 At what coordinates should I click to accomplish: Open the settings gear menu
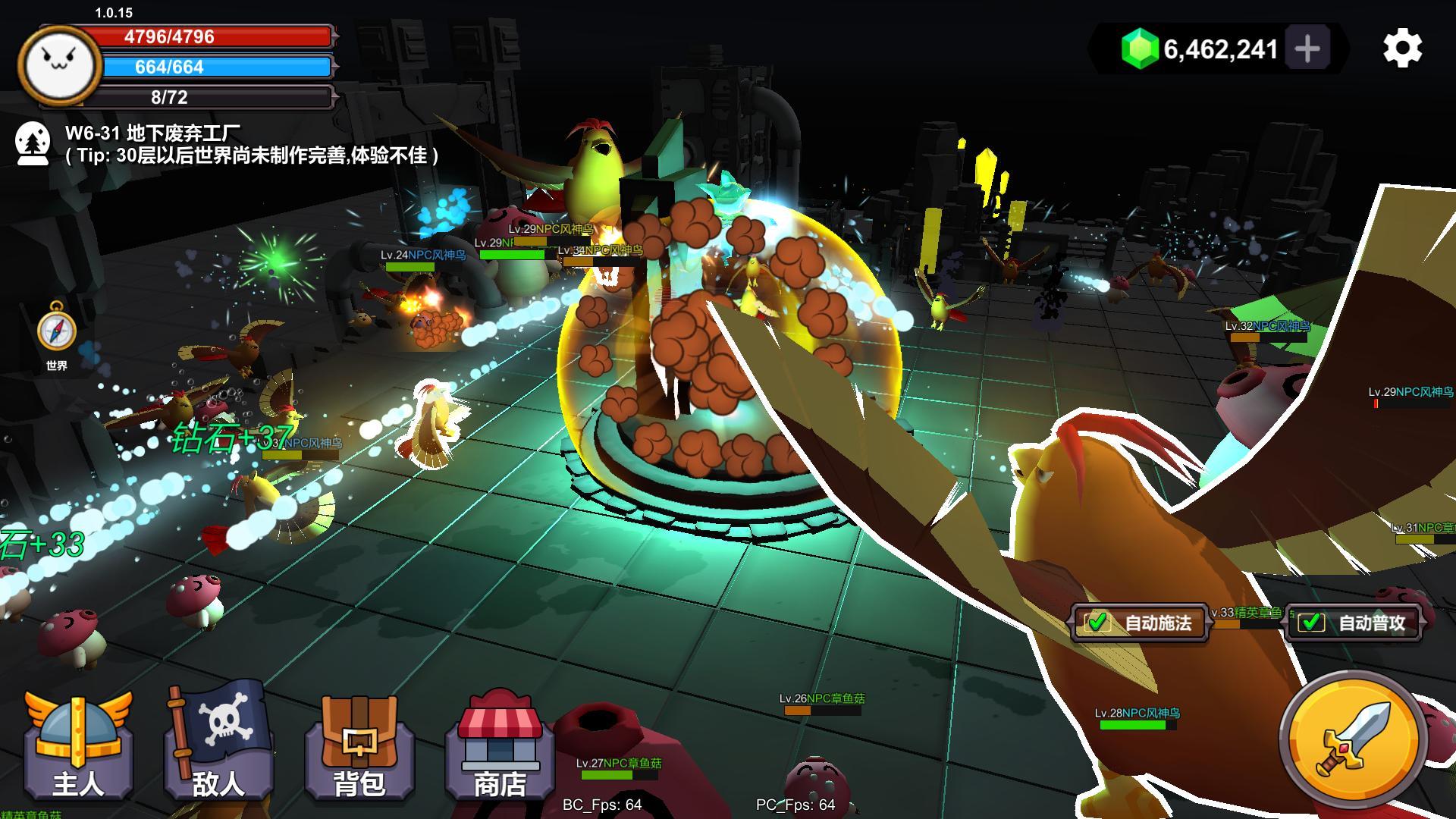(1402, 49)
